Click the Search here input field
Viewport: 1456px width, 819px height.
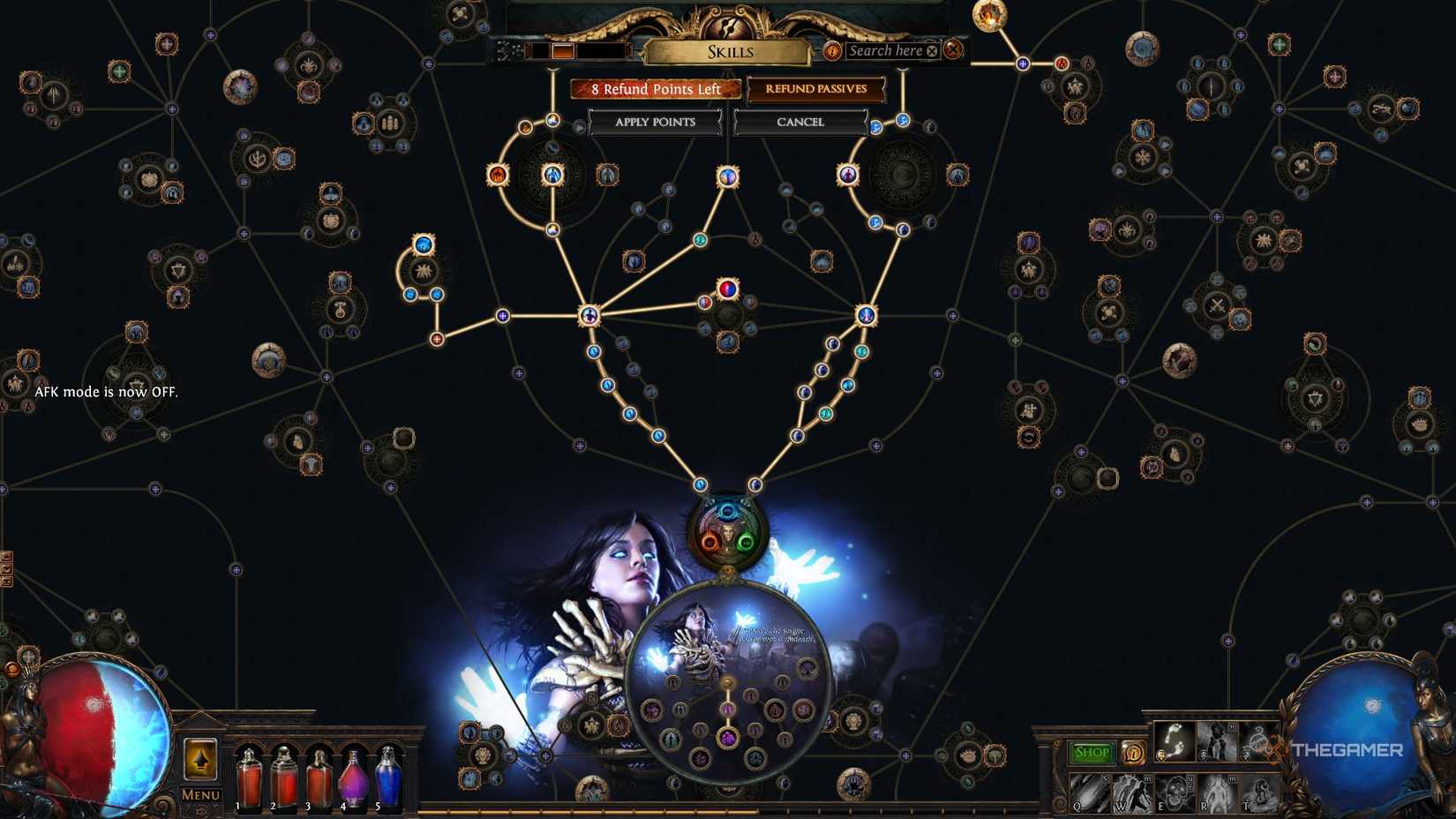click(887, 50)
